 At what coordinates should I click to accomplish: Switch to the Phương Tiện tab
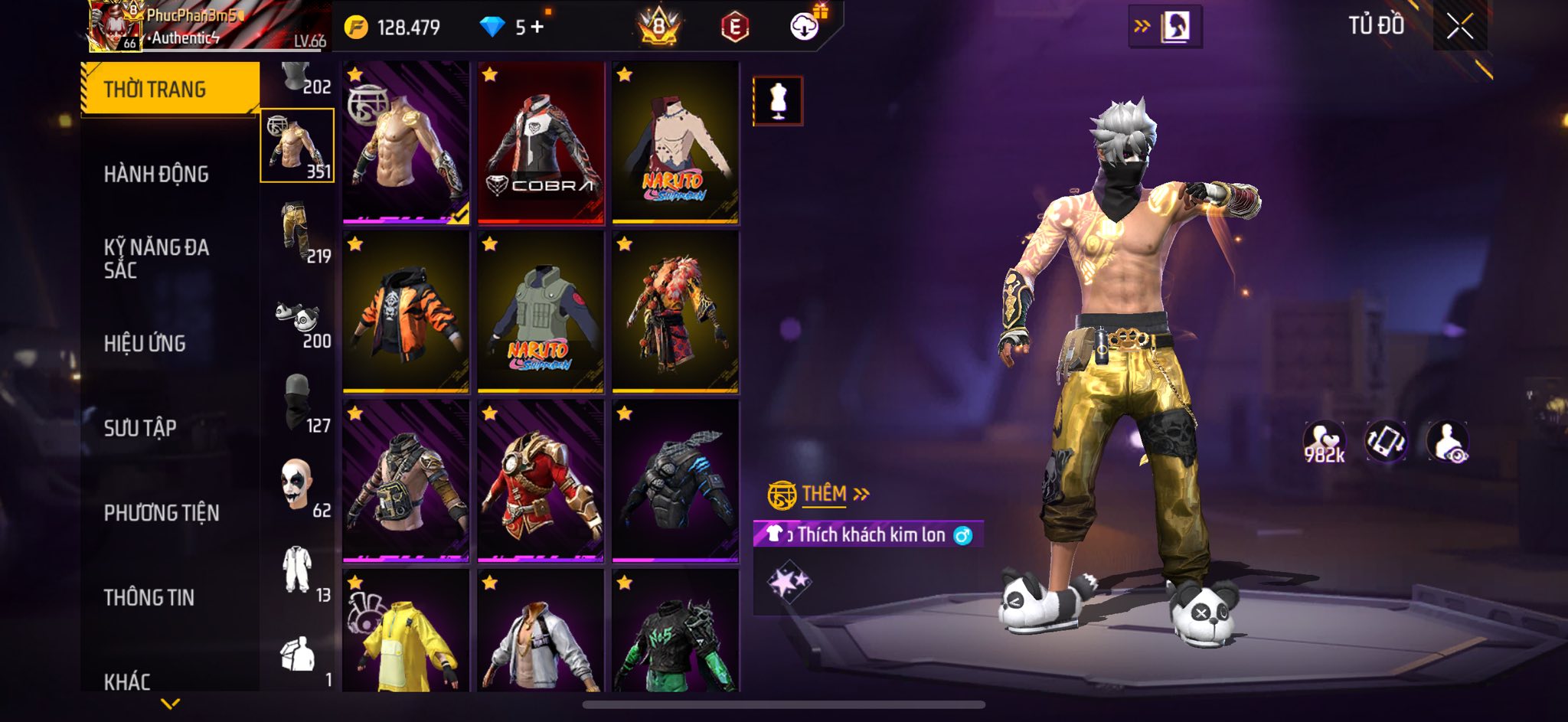tap(162, 513)
